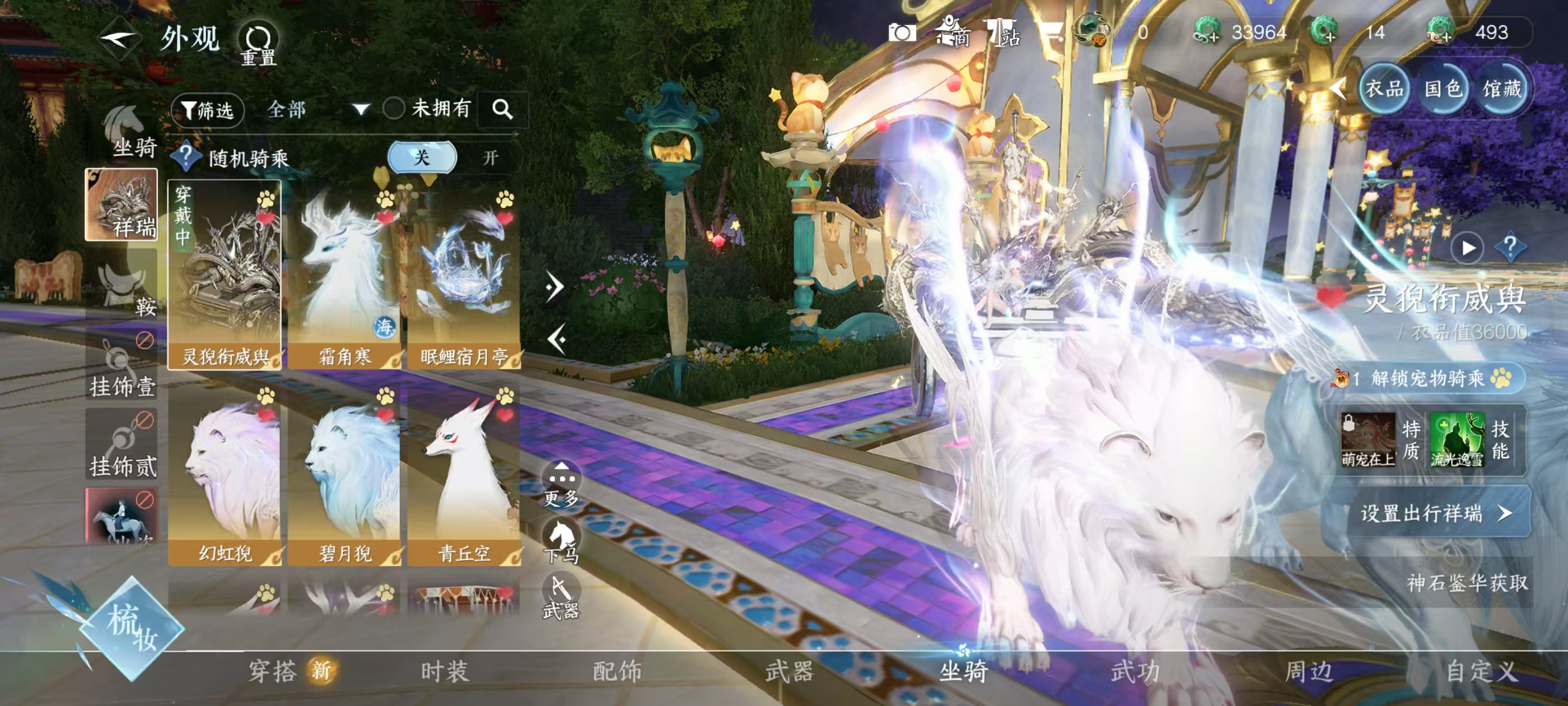Viewport: 1568px width, 706px height.
Task: Take a screenshot with the camera icon
Action: (902, 32)
